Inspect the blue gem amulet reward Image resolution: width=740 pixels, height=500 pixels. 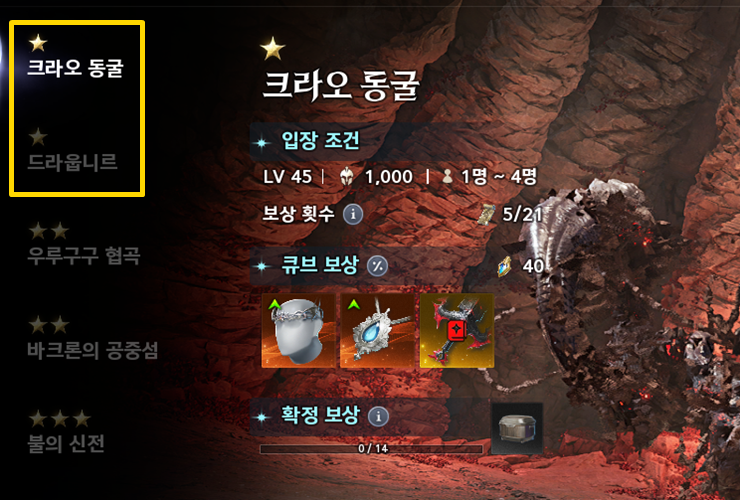[x=377, y=331]
